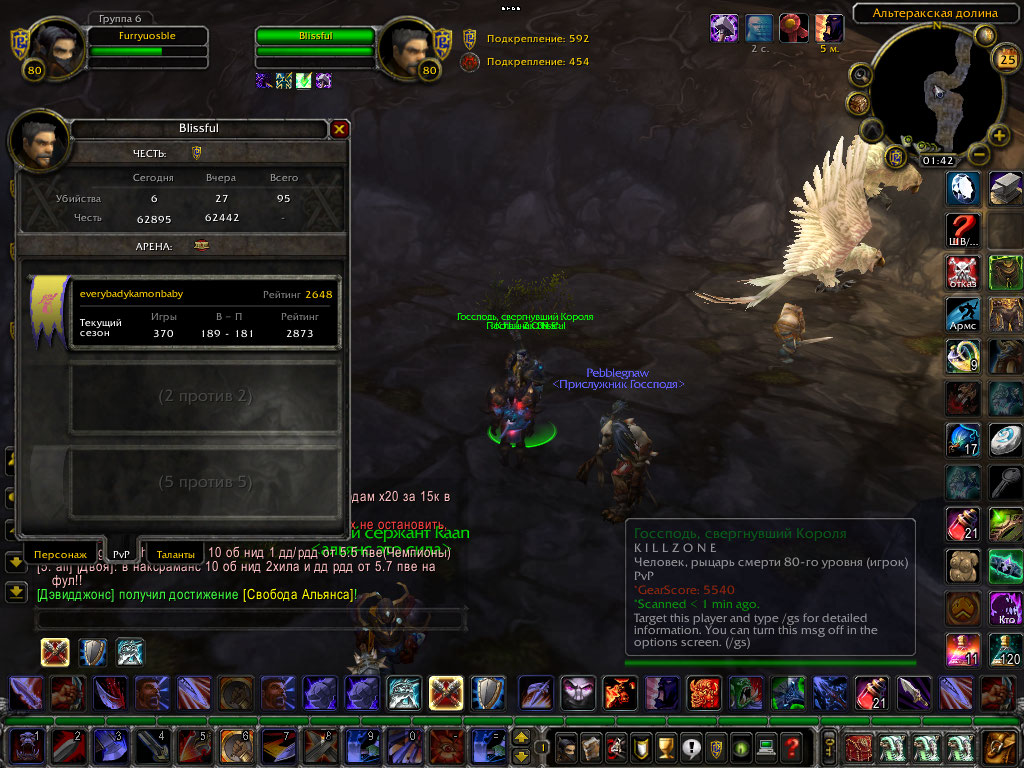Select the shield stance icon above action bar

[x=93, y=652]
